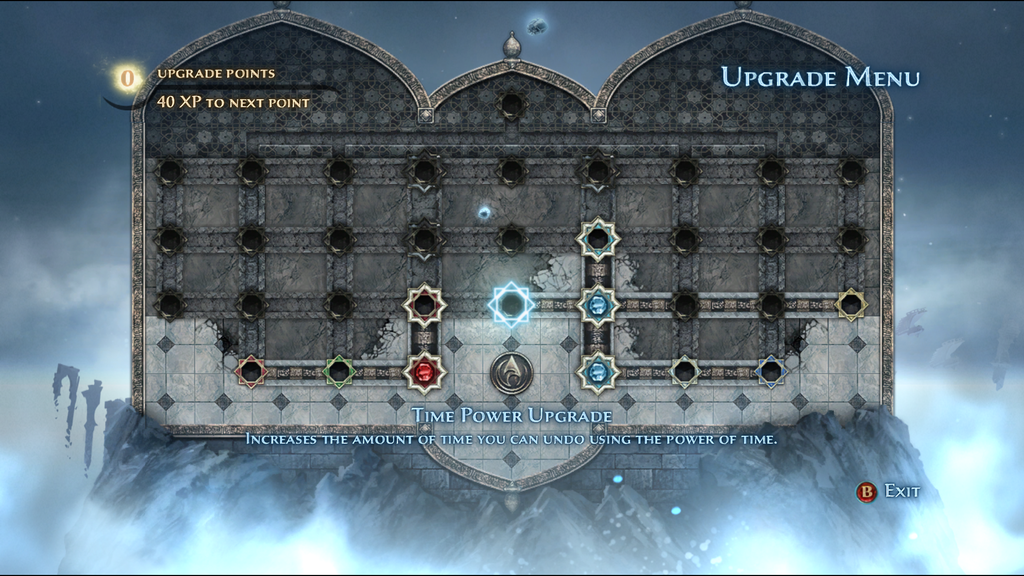This screenshot has width=1024, height=576.
Task: Choose the empty red-framed upgrade socket
Action: 250,372
